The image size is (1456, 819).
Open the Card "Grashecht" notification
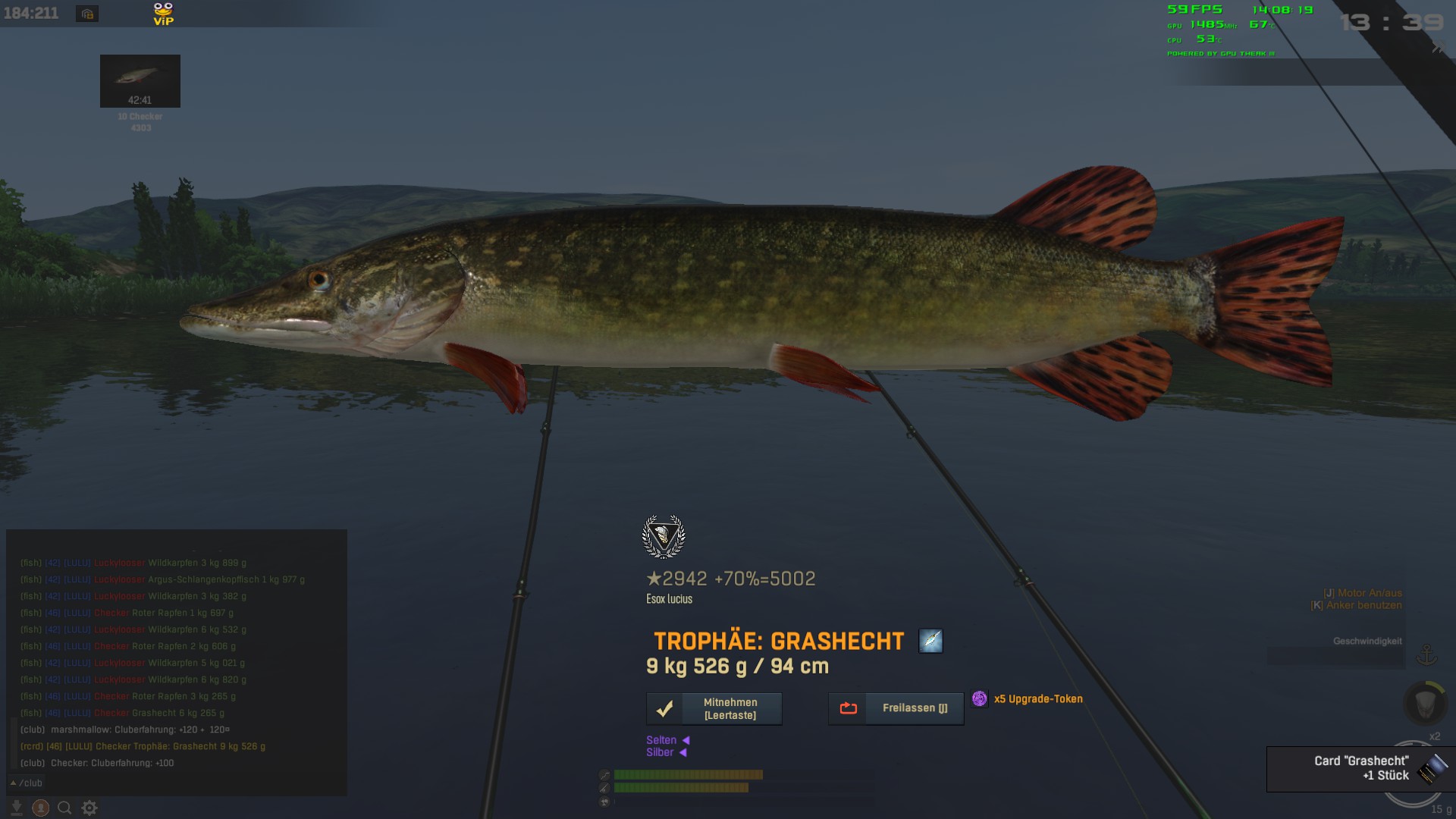pyautogui.click(x=1360, y=768)
